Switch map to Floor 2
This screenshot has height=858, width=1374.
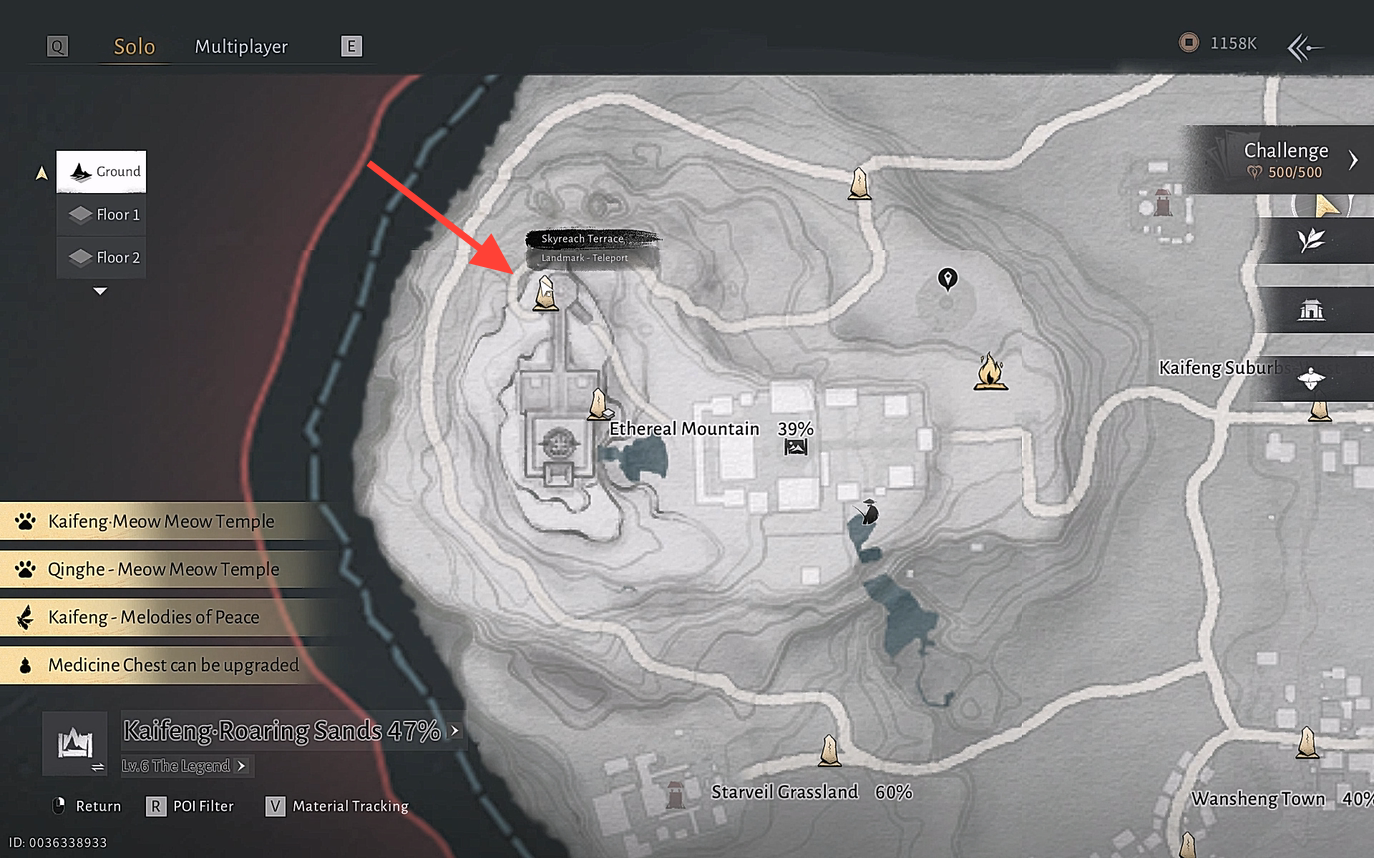click(102, 258)
